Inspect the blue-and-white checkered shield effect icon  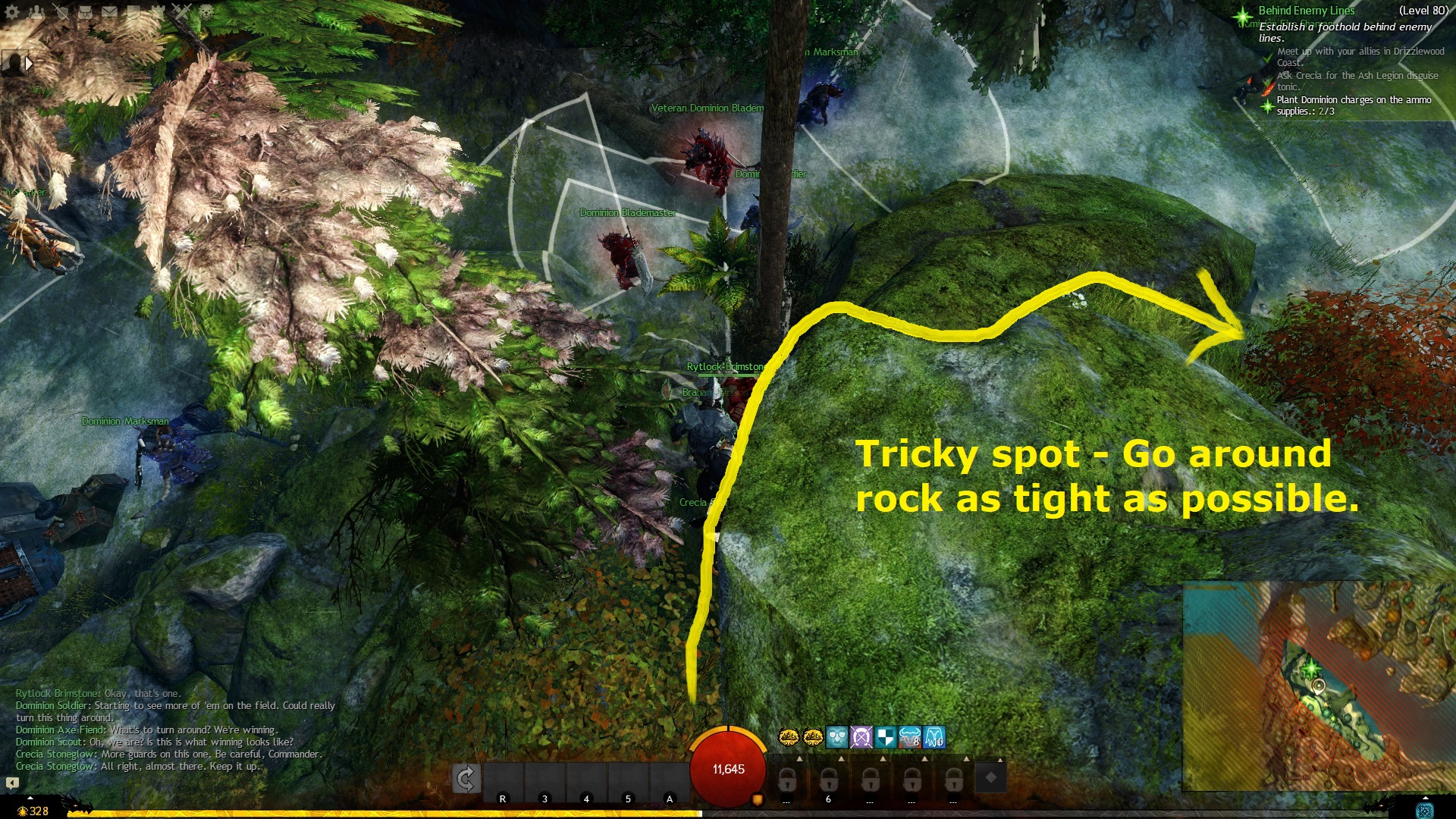[x=885, y=736]
